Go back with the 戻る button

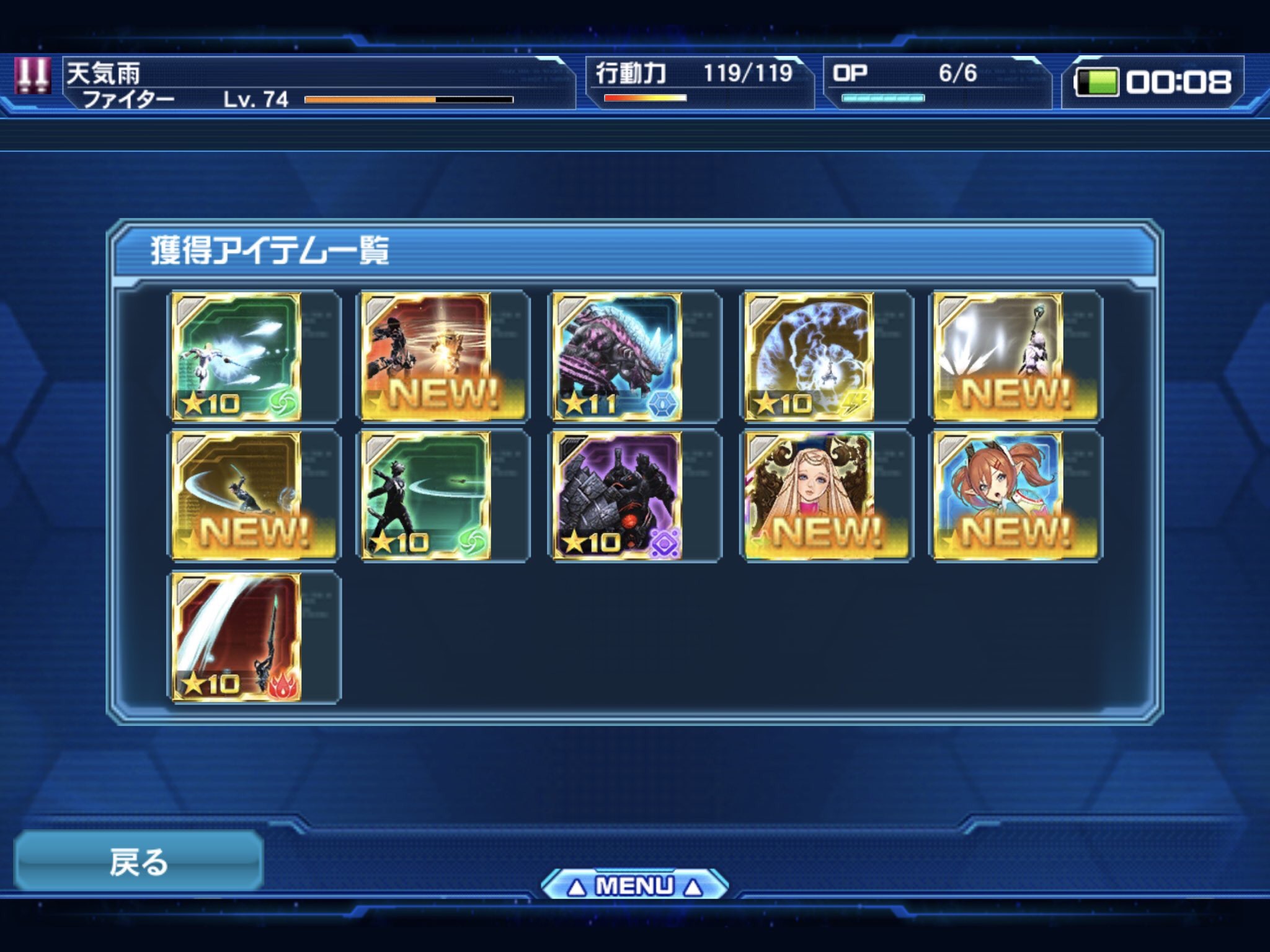pos(139,862)
